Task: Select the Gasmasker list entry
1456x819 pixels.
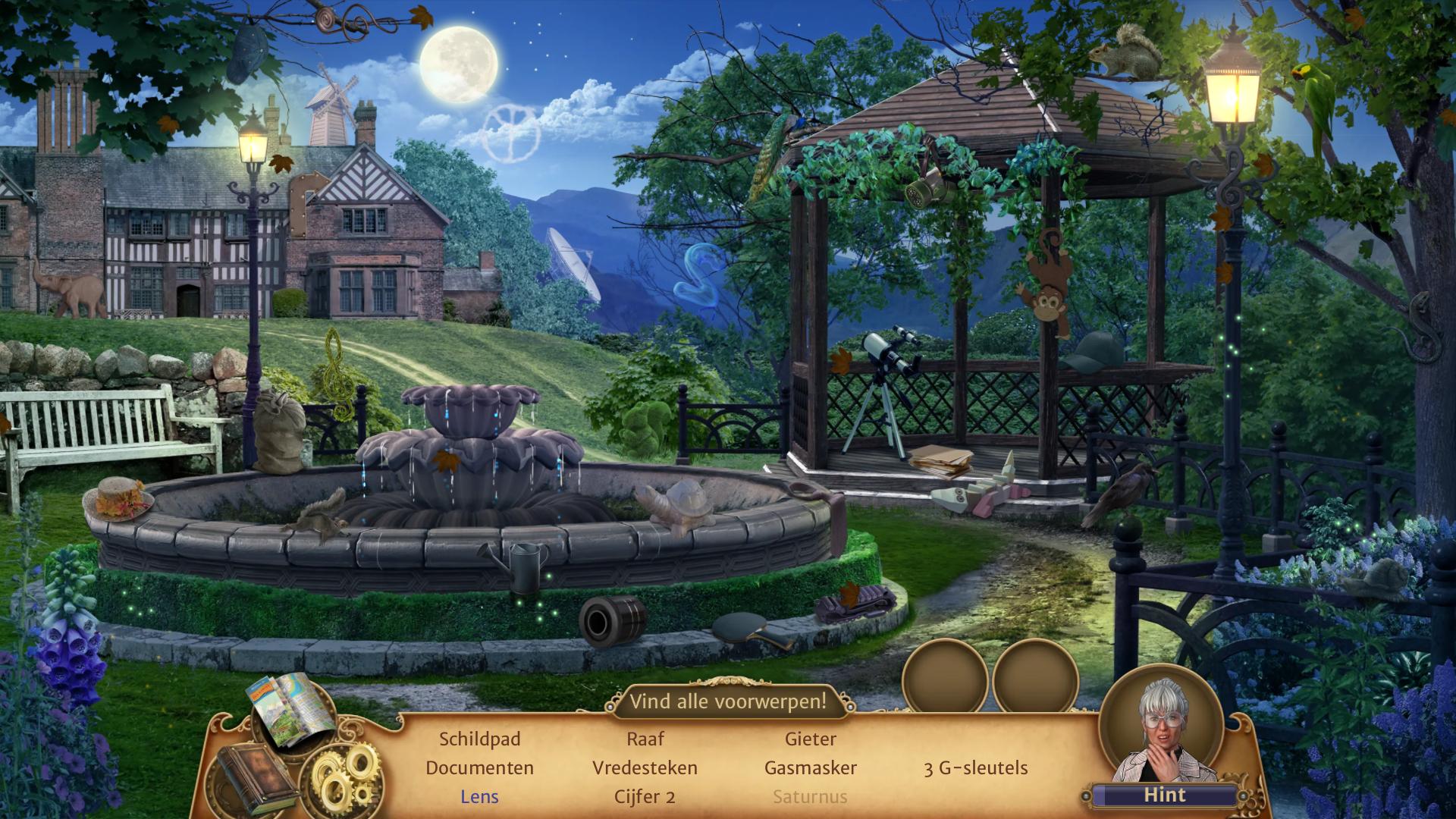Action: pyautogui.click(x=811, y=767)
